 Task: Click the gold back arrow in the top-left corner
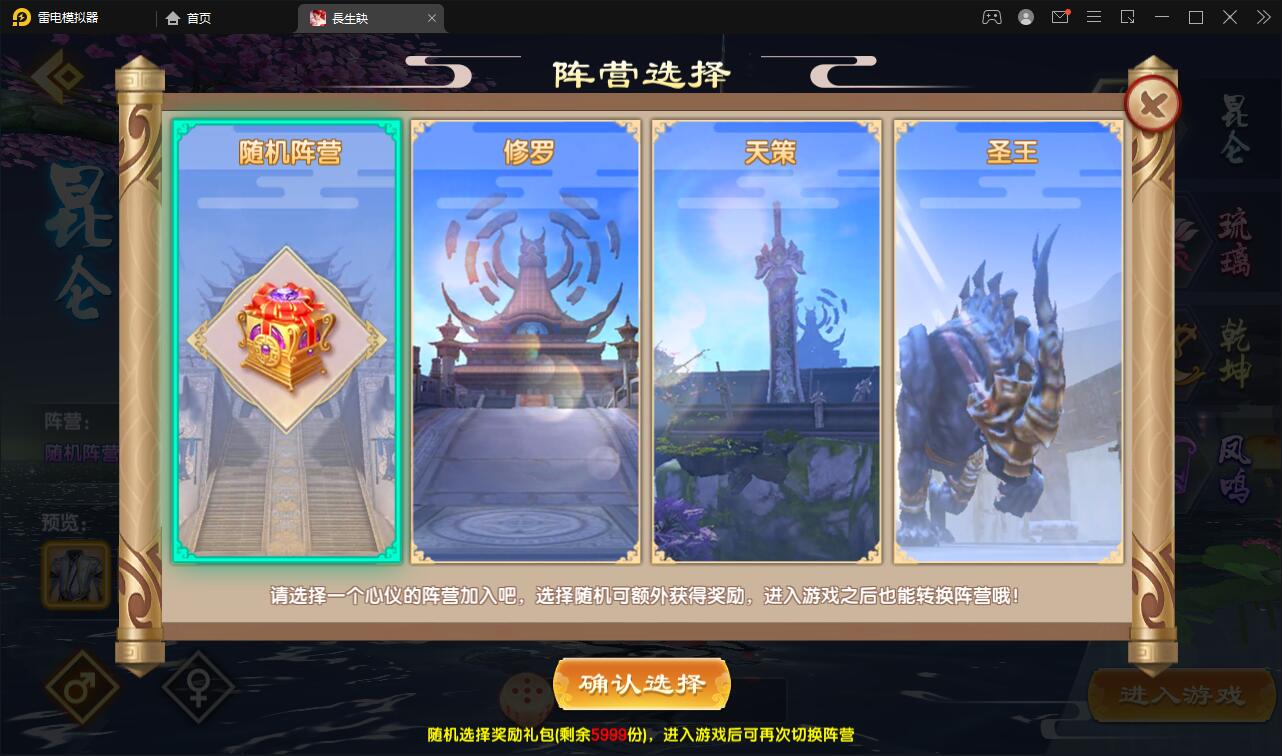pos(55,75)
